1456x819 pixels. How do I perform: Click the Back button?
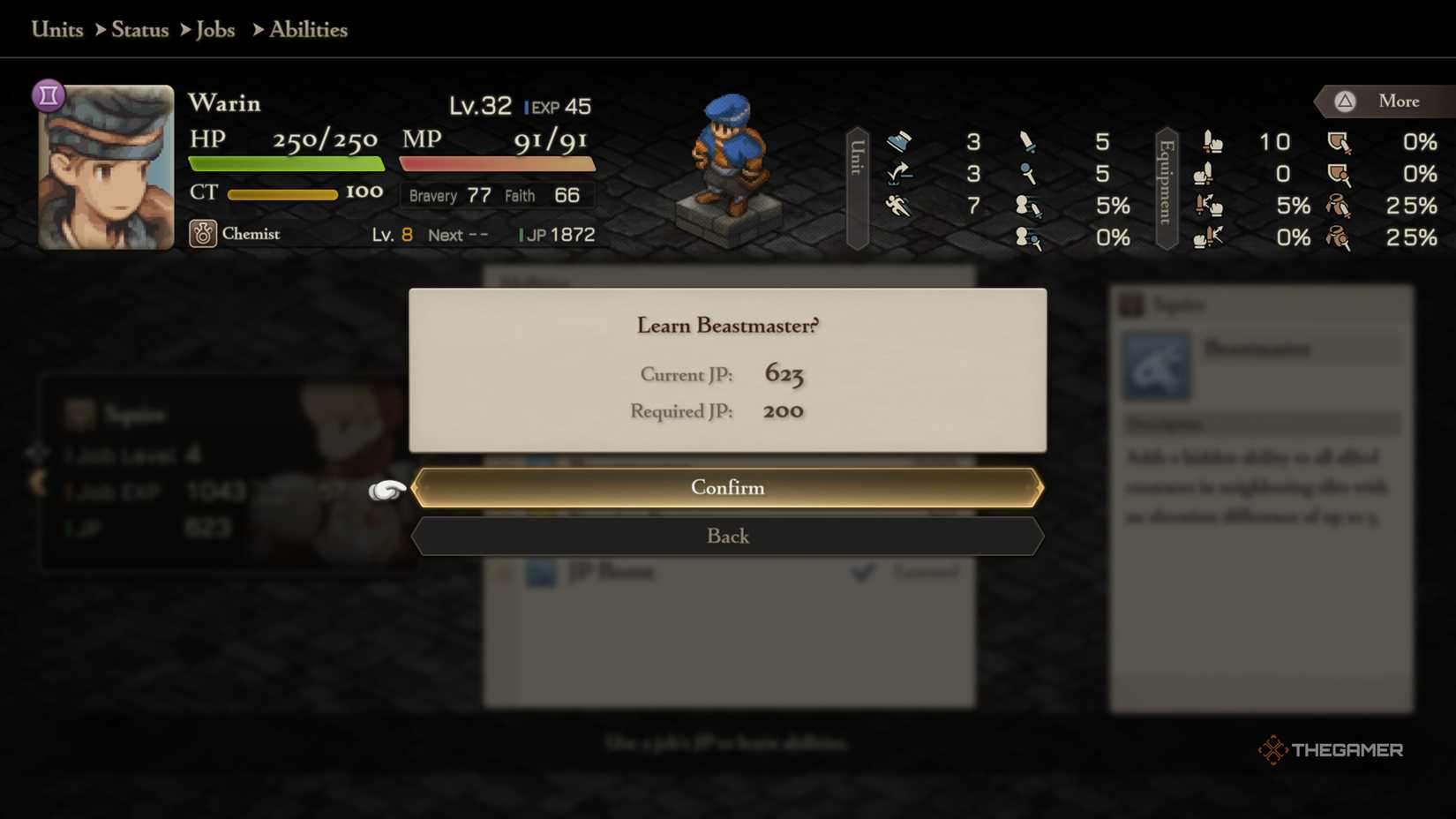click(727, 536)
